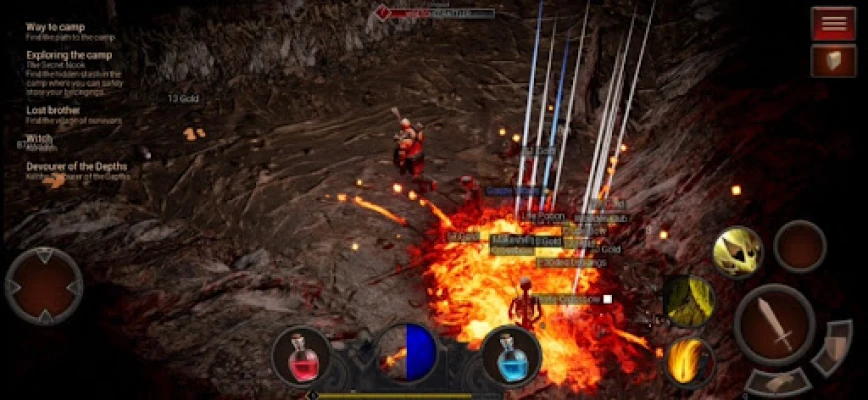
Task: Trigger the yellow-green claw skill
Action: coord(689,301)
